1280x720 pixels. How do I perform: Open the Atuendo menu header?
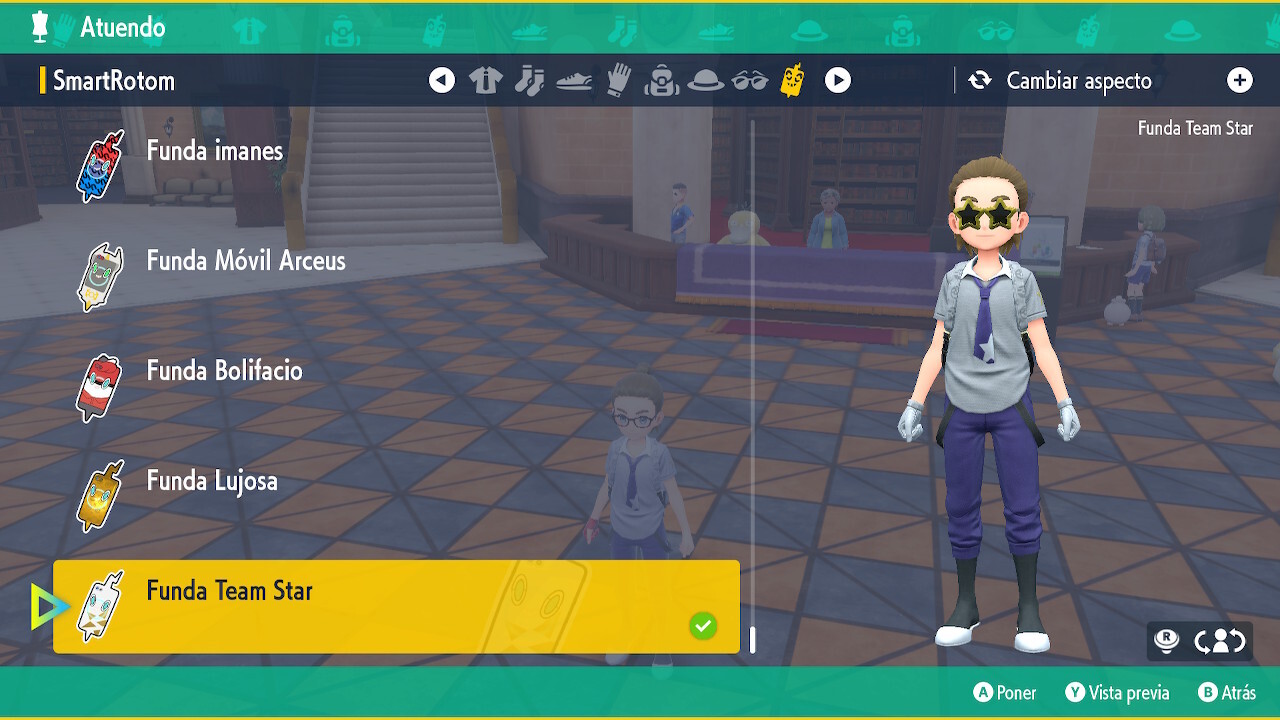pos(123,29)
